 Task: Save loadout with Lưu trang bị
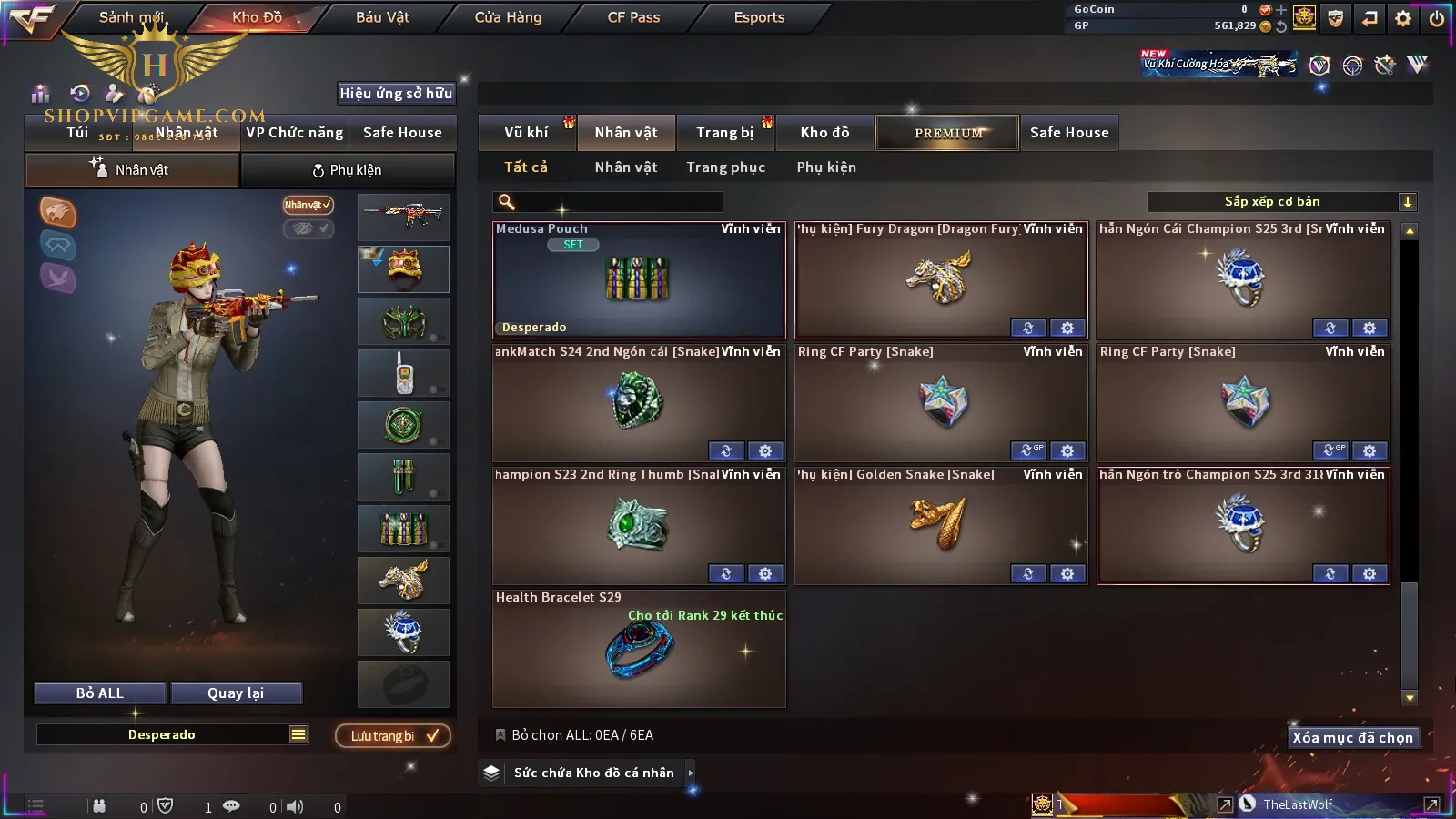pyautogui.click(x=393, y=736)
